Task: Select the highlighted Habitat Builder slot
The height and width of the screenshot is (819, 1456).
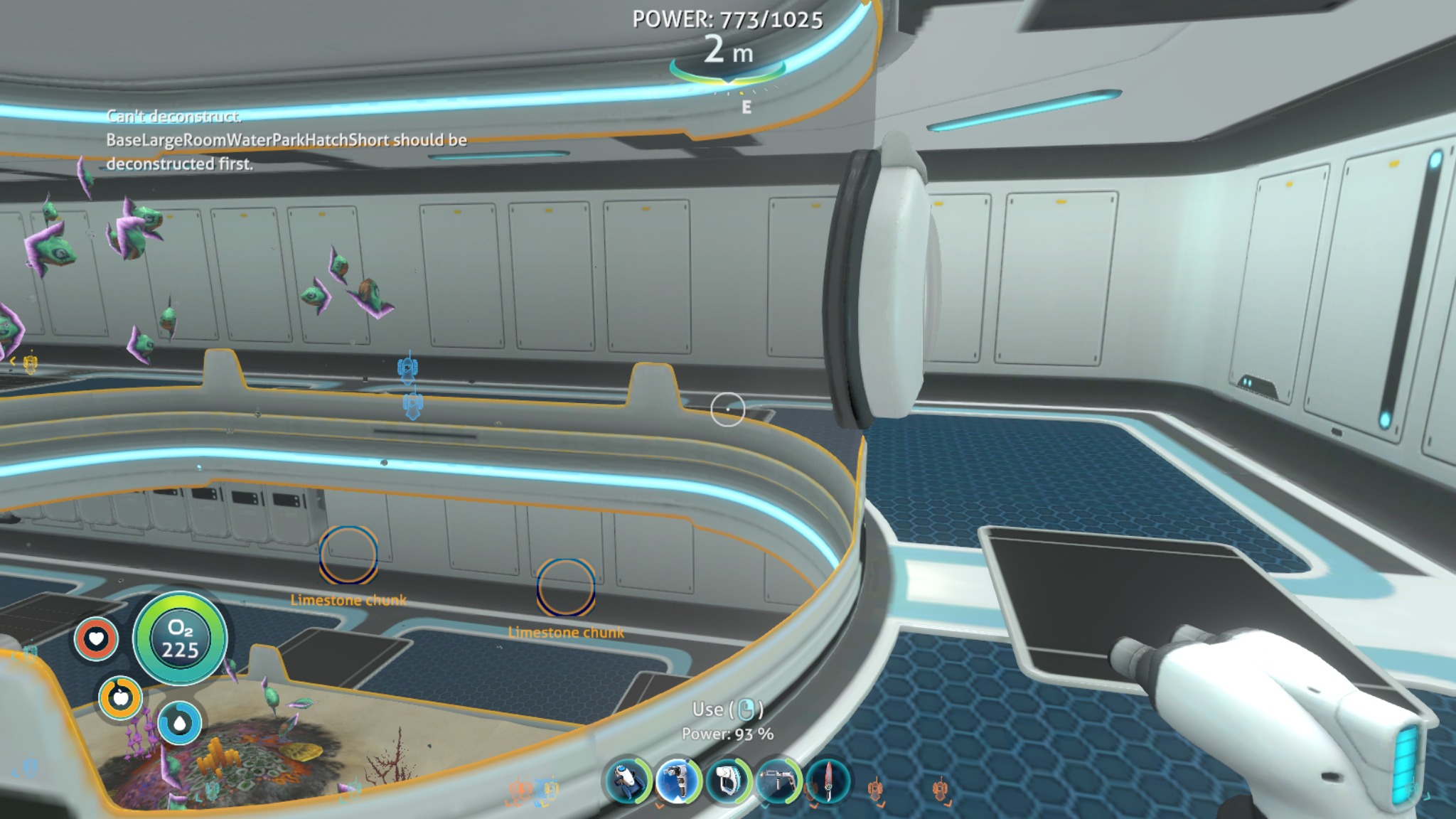Action: pyautogui.click(x=678, y=781)
